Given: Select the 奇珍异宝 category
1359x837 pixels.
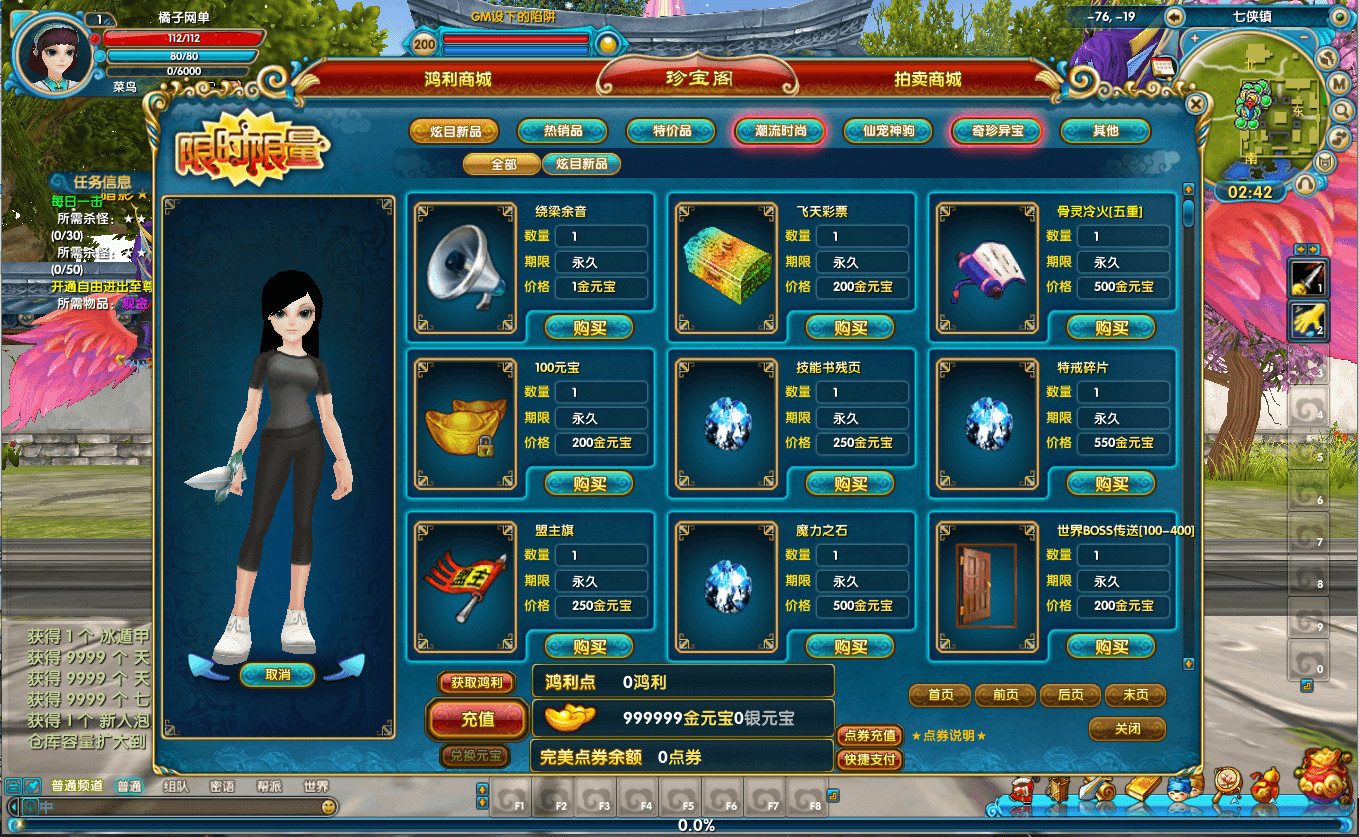Looking at the screenshot, I should point(997,131).
